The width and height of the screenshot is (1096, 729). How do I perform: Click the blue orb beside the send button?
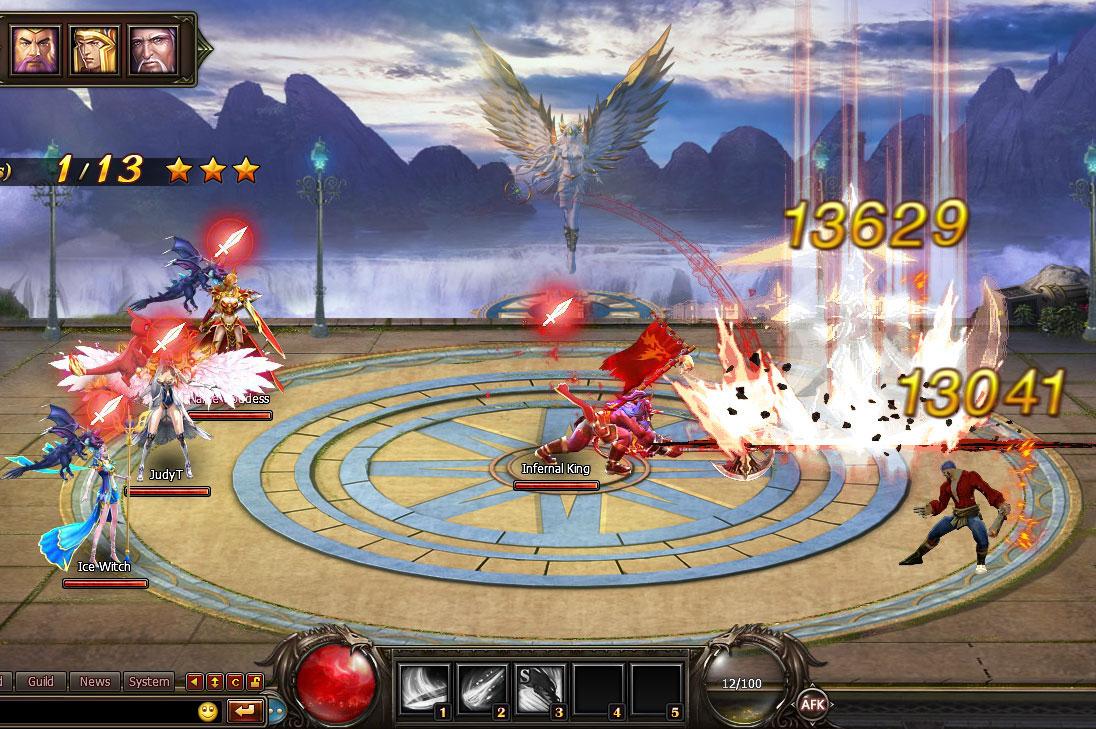[x=276, y=713]
